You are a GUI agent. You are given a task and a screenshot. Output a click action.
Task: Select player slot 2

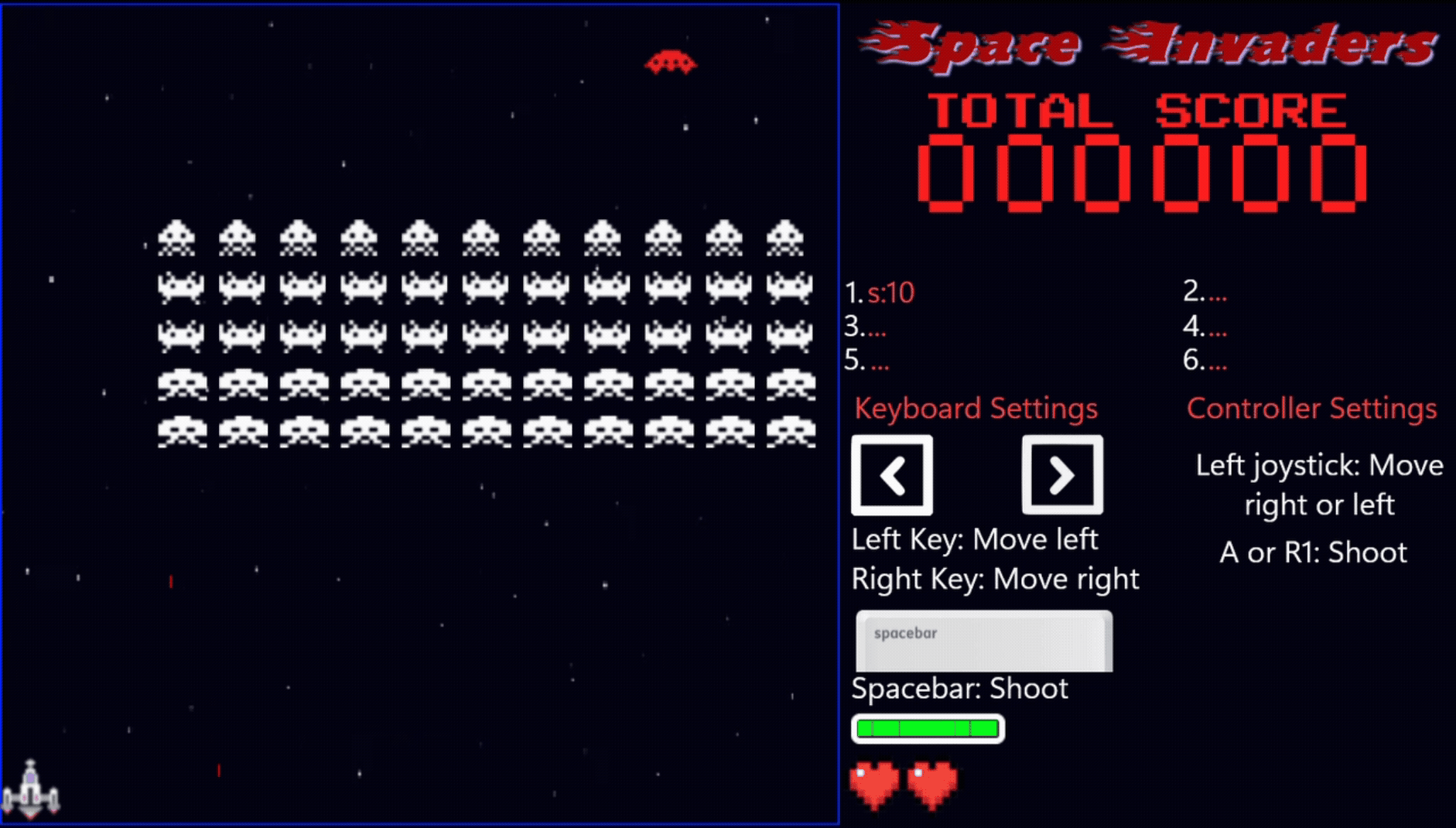(x=1205, y=293)
